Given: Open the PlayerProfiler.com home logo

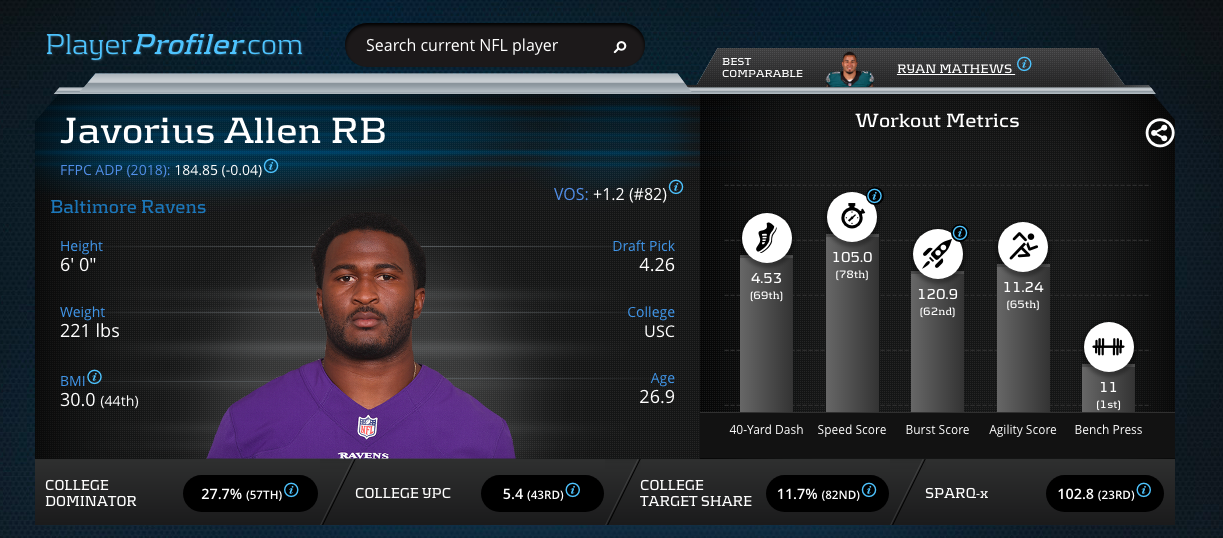Looking at the screenshot, I should (x=174, y=45).
